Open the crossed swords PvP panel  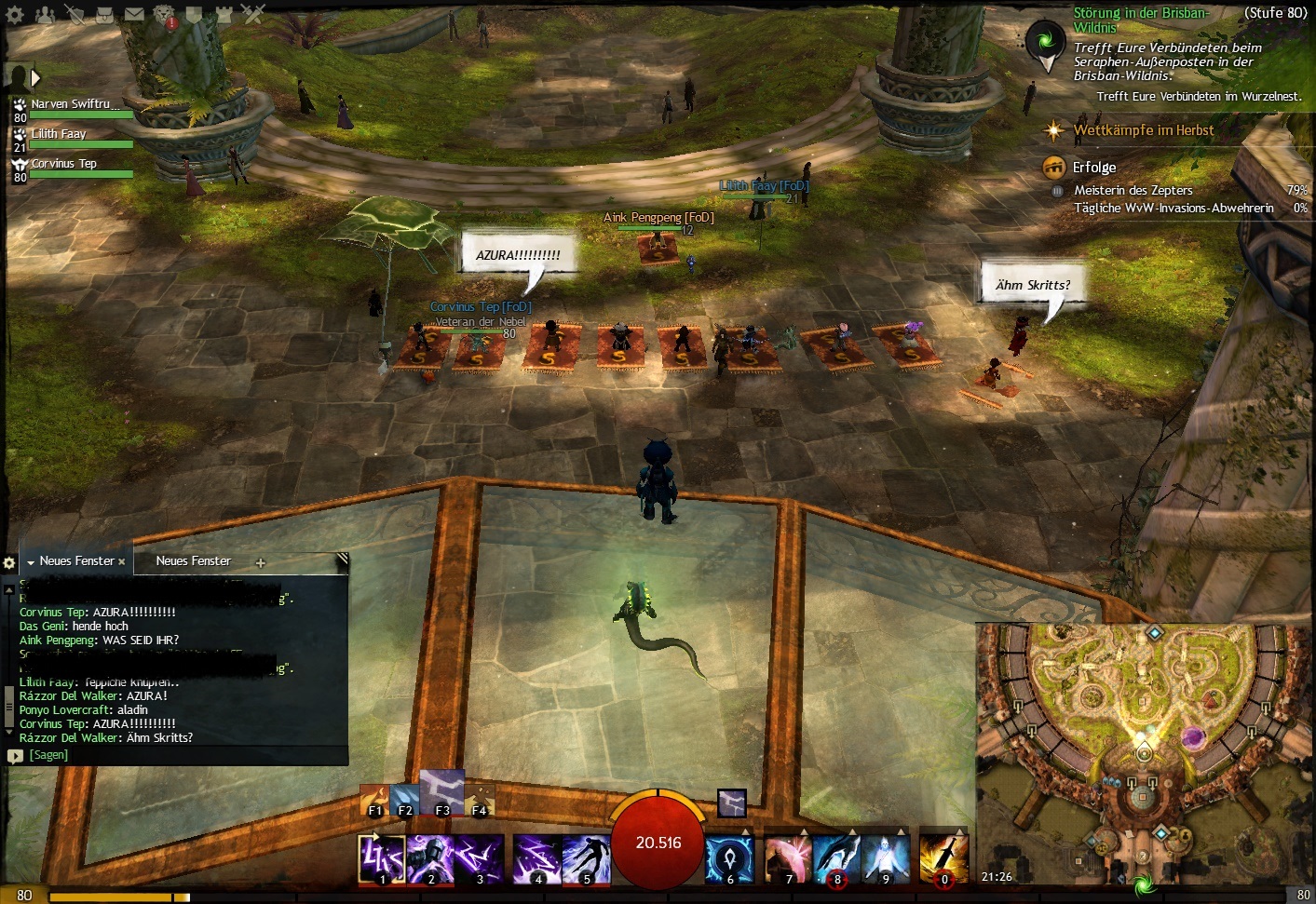click(x=253, y=14)
